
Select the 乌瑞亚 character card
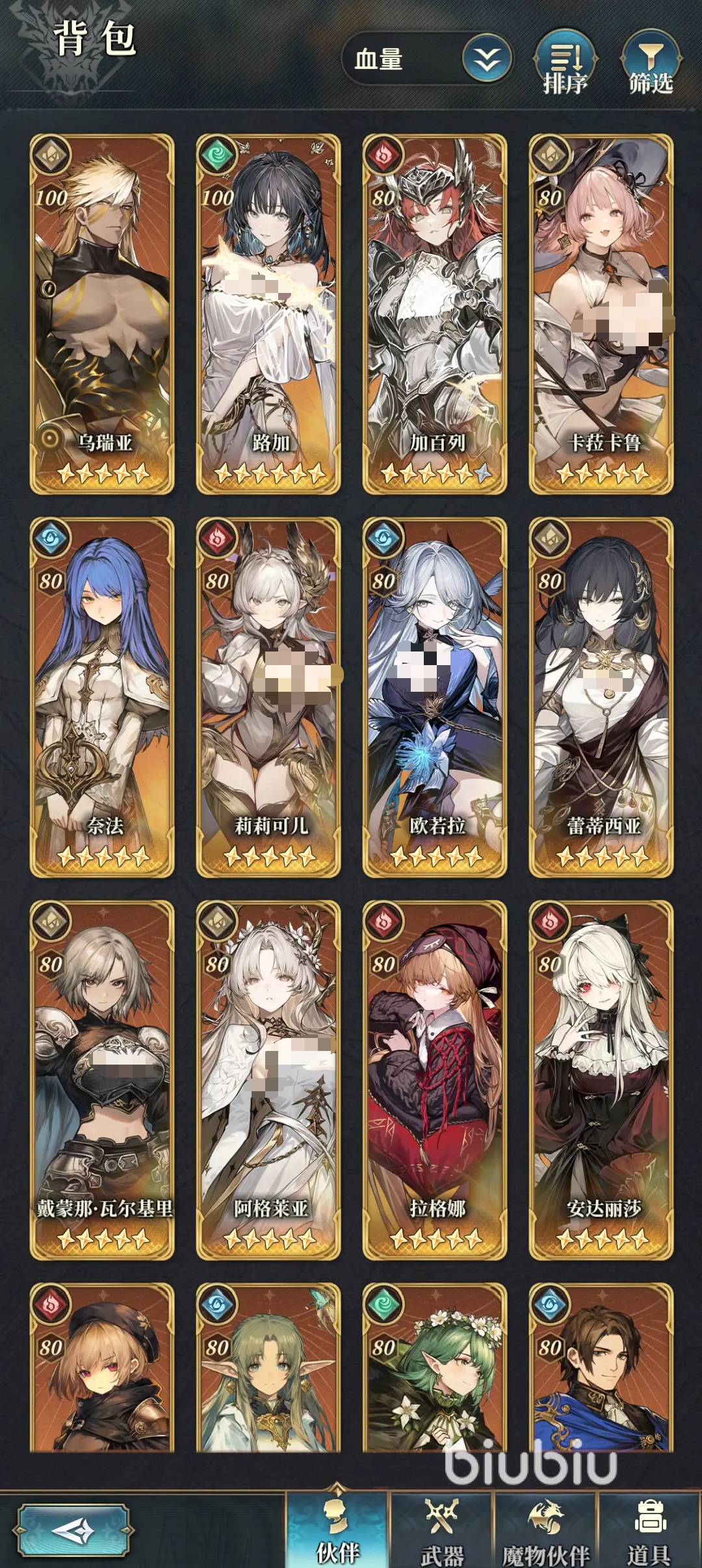tap(102, 314)
